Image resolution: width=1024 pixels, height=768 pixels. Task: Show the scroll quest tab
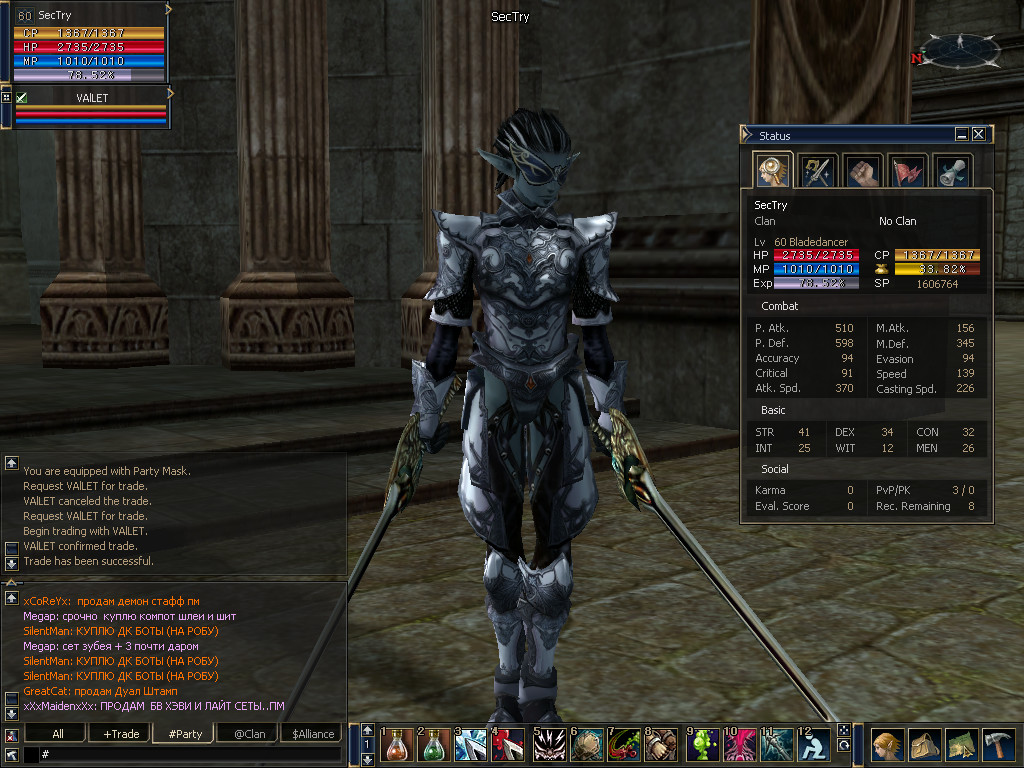pos(953,171)
